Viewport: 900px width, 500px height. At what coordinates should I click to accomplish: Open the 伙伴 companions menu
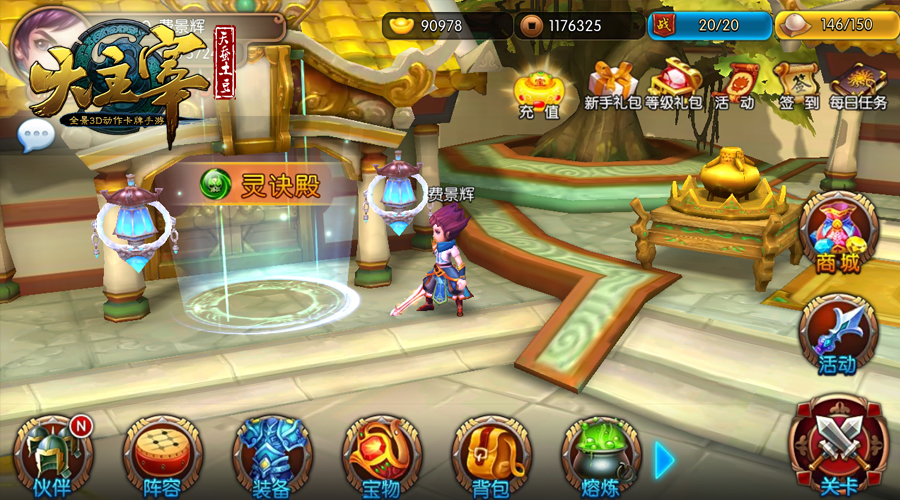51,455
